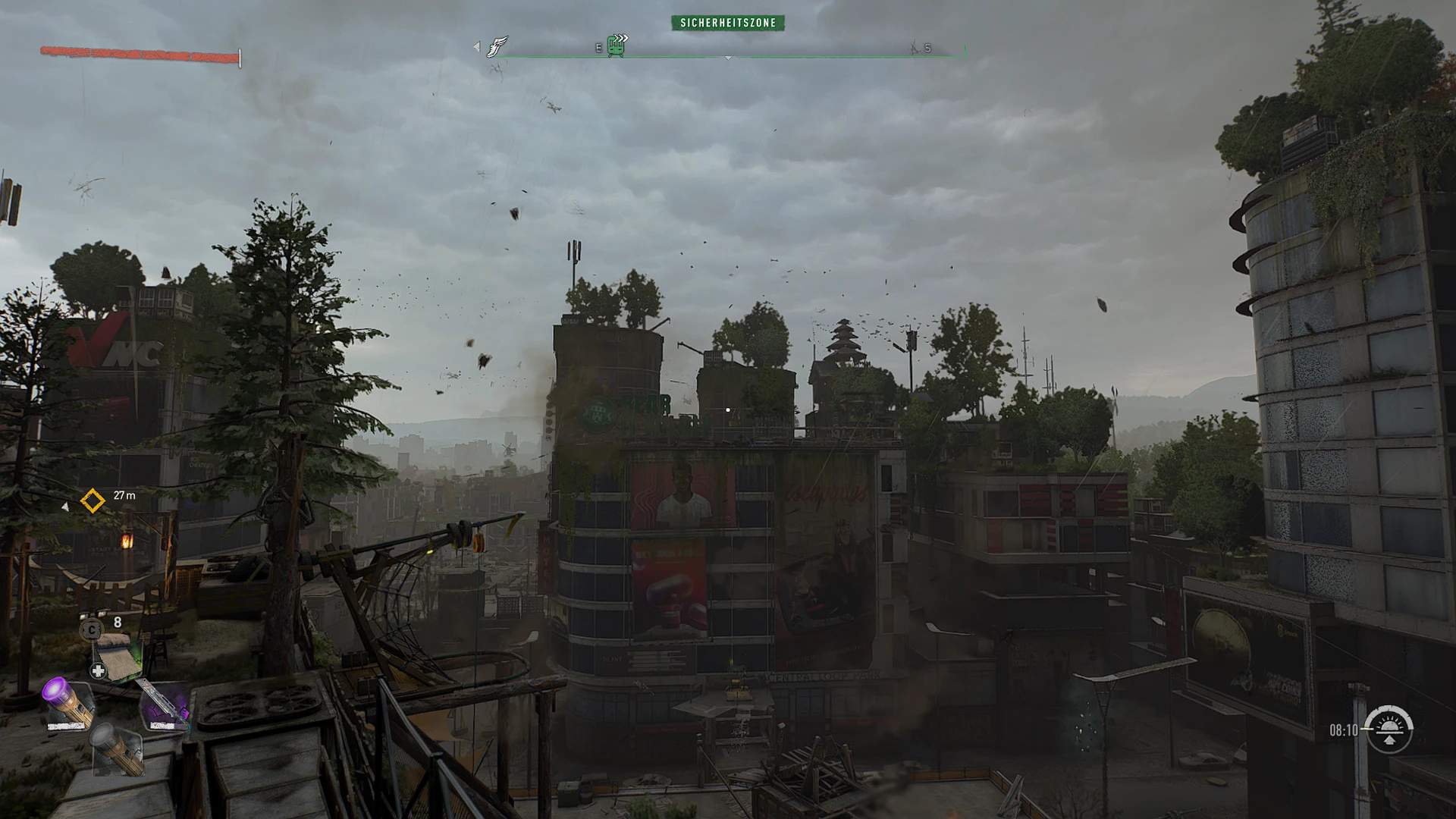1456x819 pixels.
Task: Click the C accessory button on the bandage slot
Action: click(x=90, y=631)
